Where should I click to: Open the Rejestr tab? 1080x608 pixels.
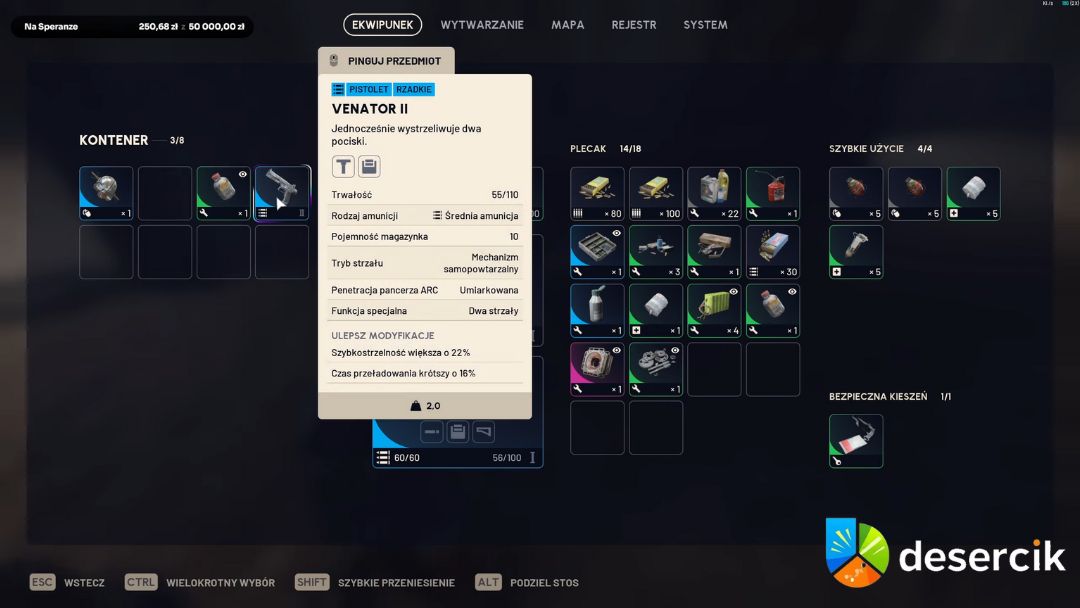coord(634,25)
